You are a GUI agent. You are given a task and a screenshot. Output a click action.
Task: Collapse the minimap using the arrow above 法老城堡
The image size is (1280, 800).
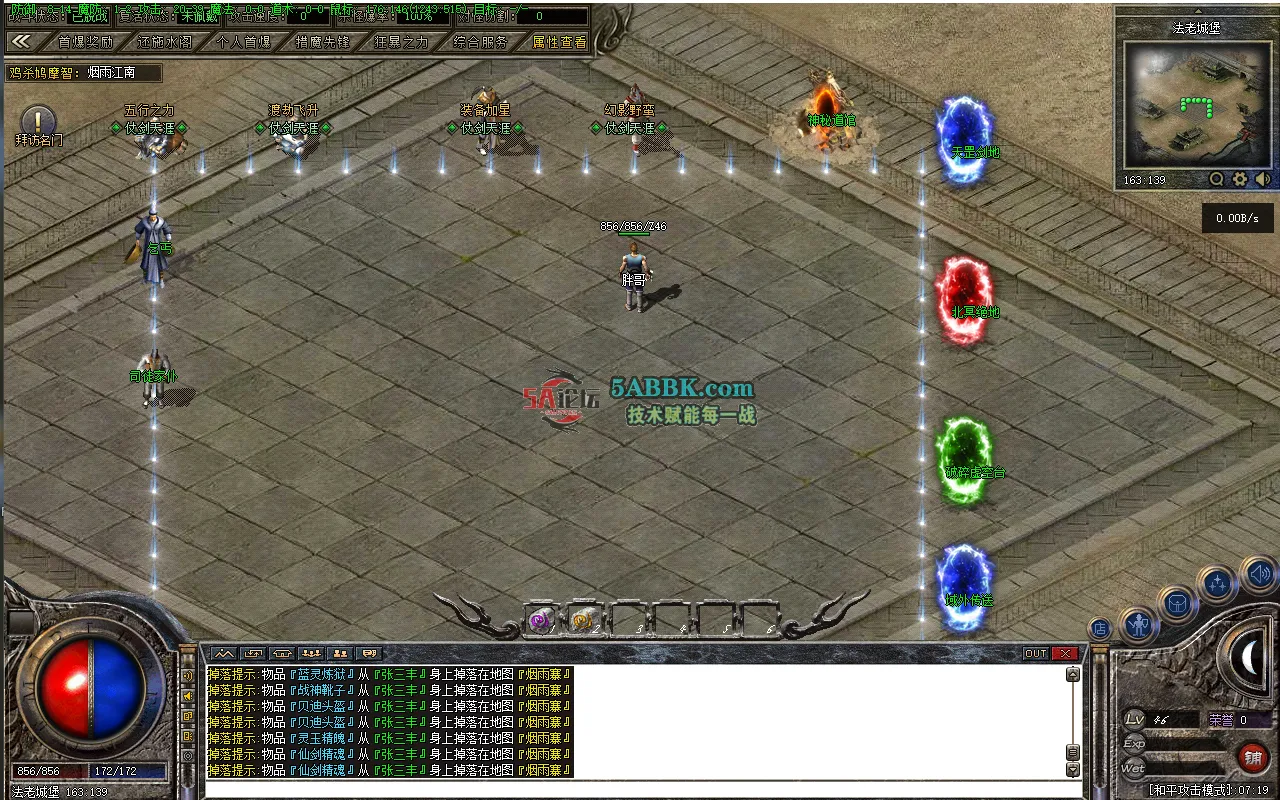(1198, 11)
